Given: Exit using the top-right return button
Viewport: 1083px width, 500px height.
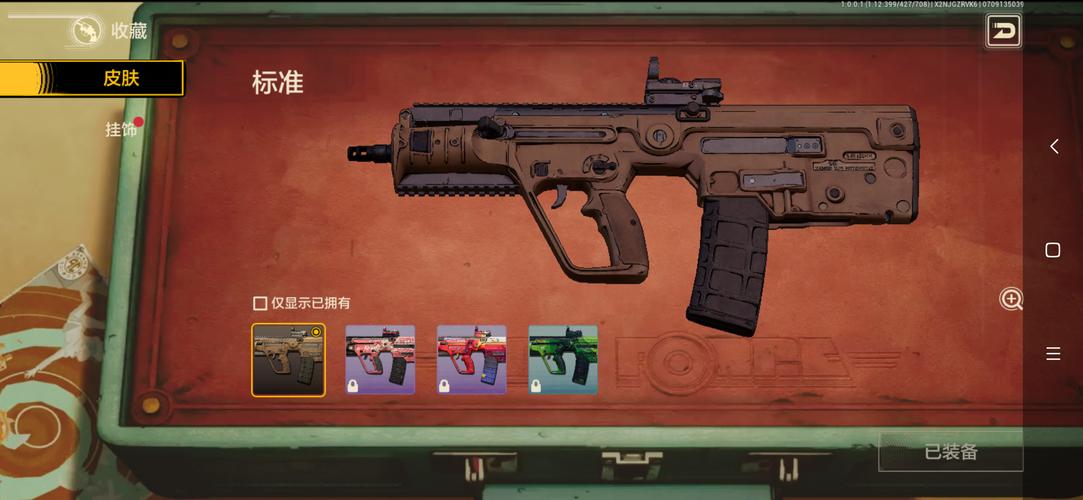Looking at the screenshot, I should point(1003,31).
